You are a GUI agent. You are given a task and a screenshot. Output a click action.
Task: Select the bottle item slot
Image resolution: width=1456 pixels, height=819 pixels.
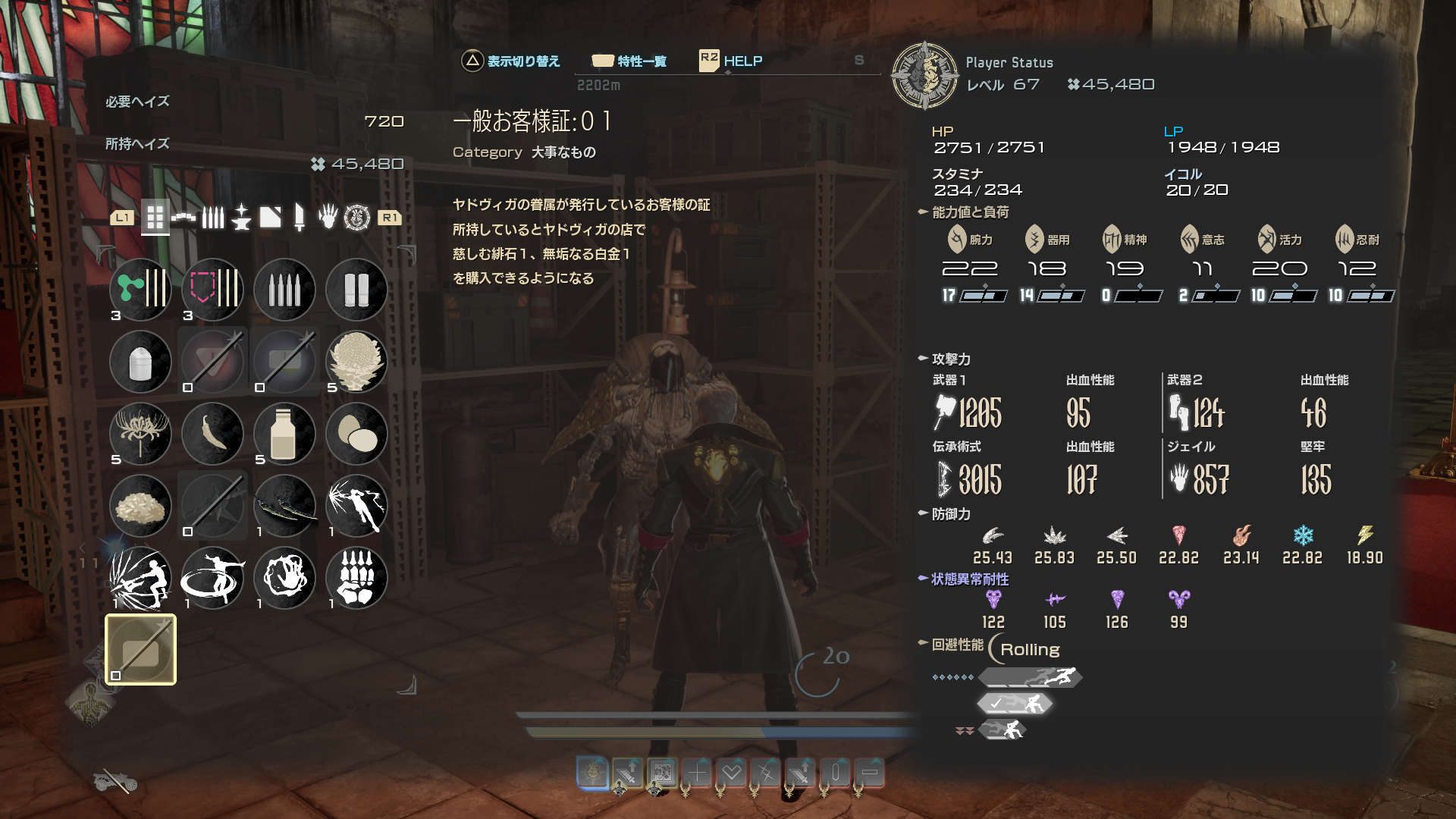pyautogui.click(x=285, y=434)
